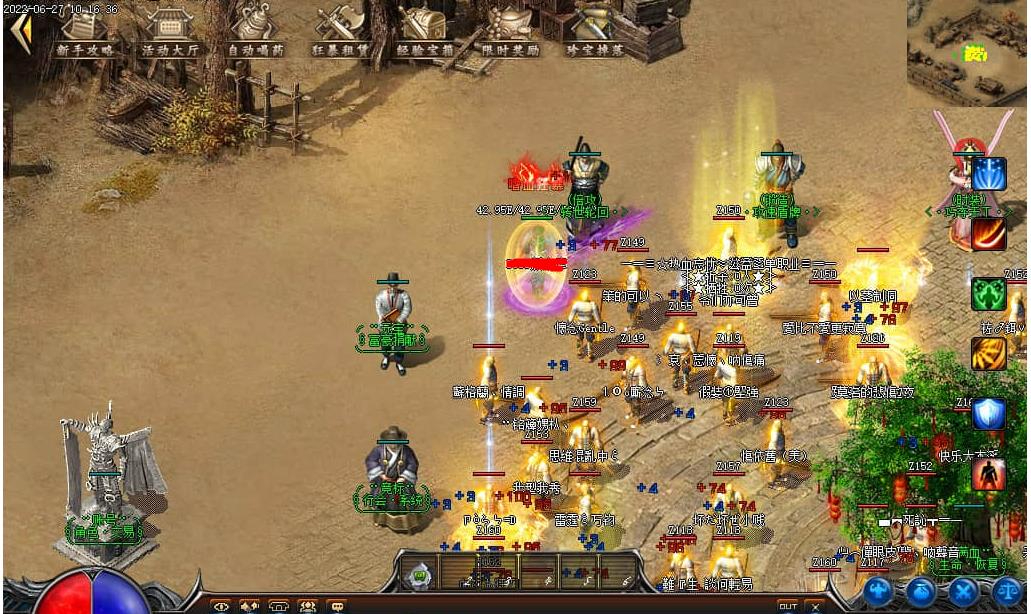Viewport: 1031px width, 614px height.
Task: Click the round blue X orb button
Action: (963, 591)
